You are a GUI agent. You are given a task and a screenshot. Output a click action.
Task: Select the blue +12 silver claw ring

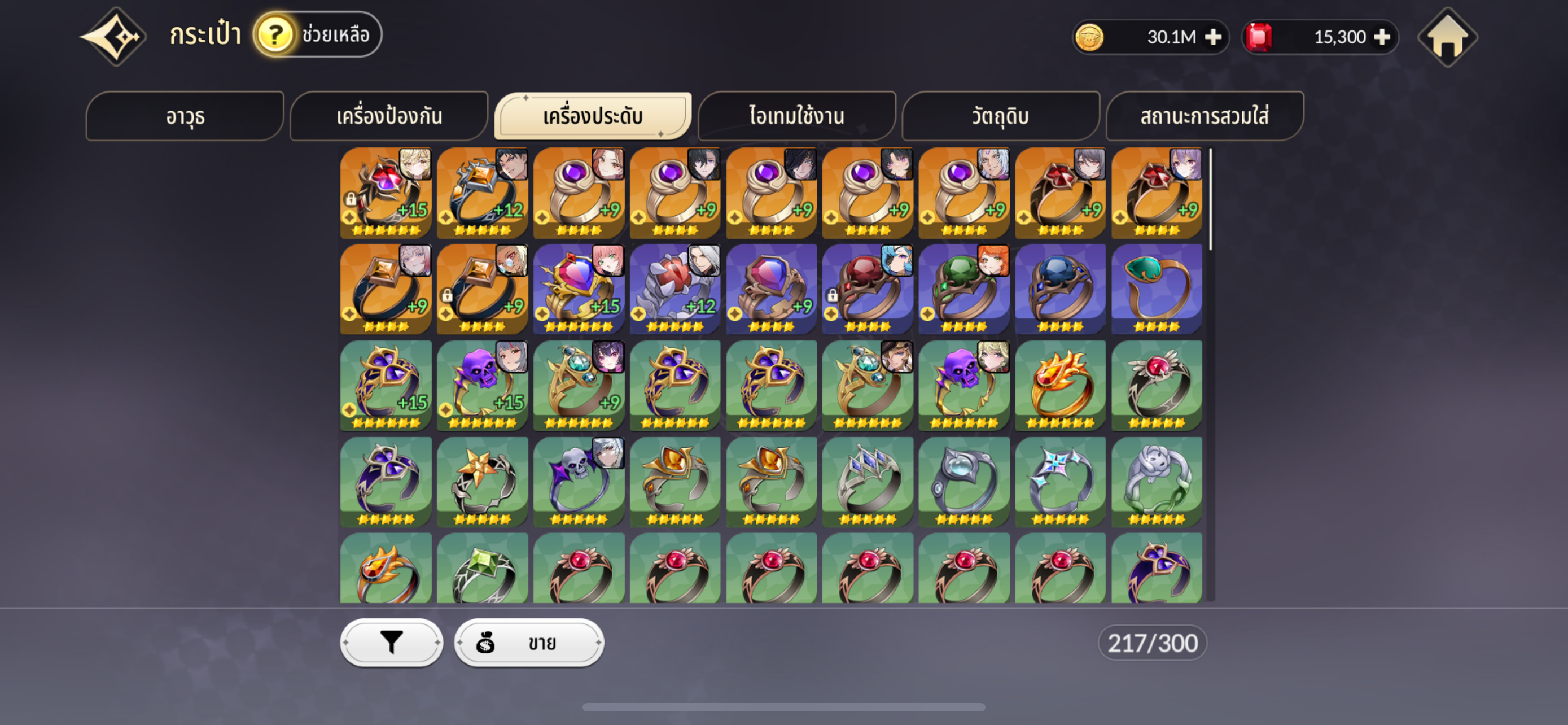[x=674, y=289]
